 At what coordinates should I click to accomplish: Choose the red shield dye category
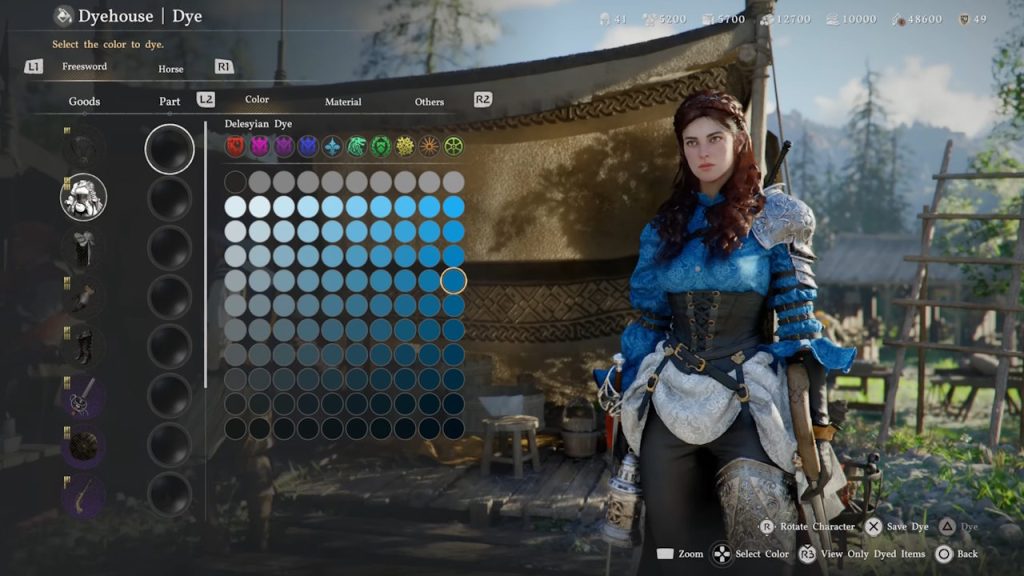235,147
